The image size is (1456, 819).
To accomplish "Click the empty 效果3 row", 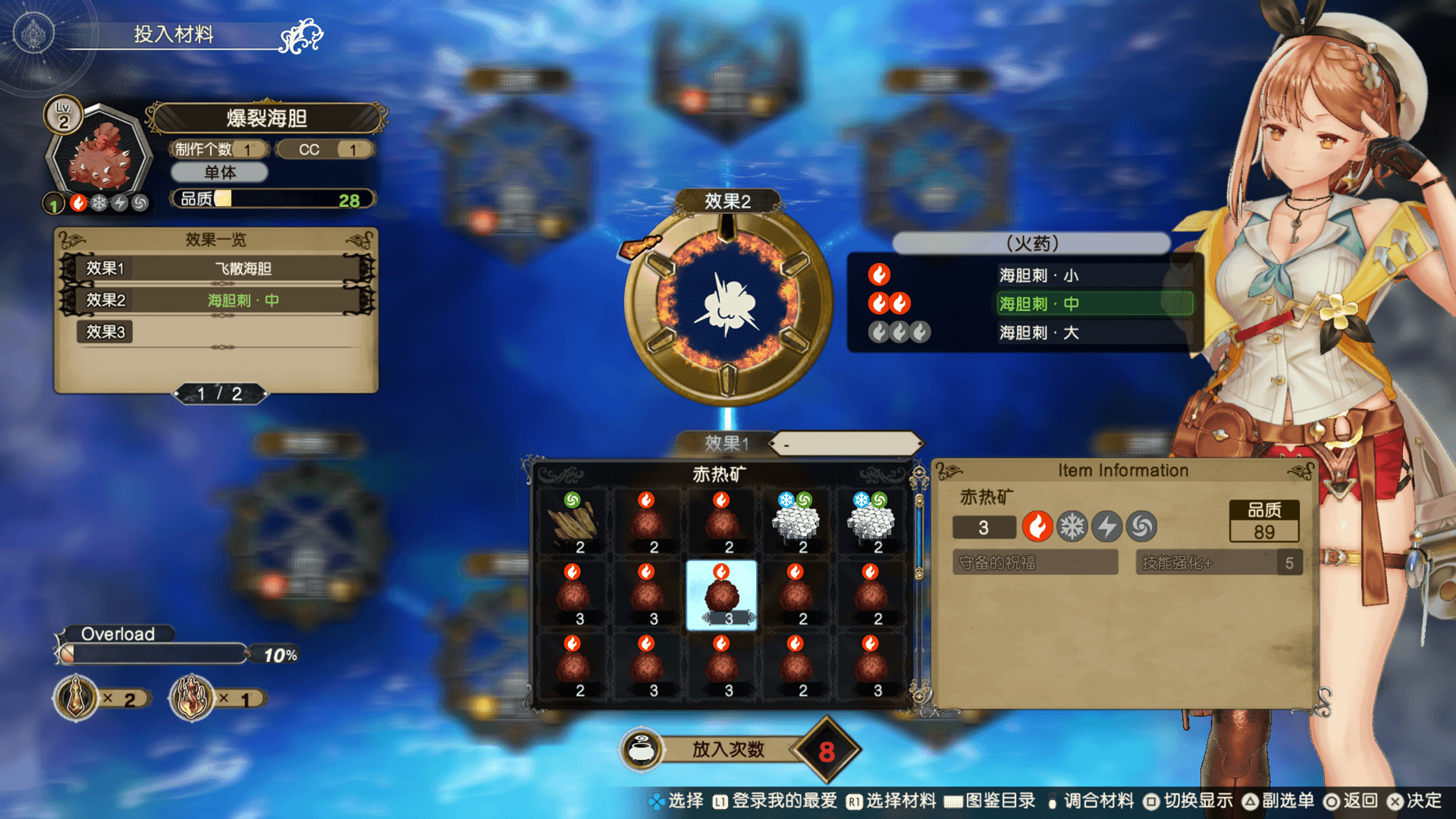I will pyautogui.click(x=217, y=332).
